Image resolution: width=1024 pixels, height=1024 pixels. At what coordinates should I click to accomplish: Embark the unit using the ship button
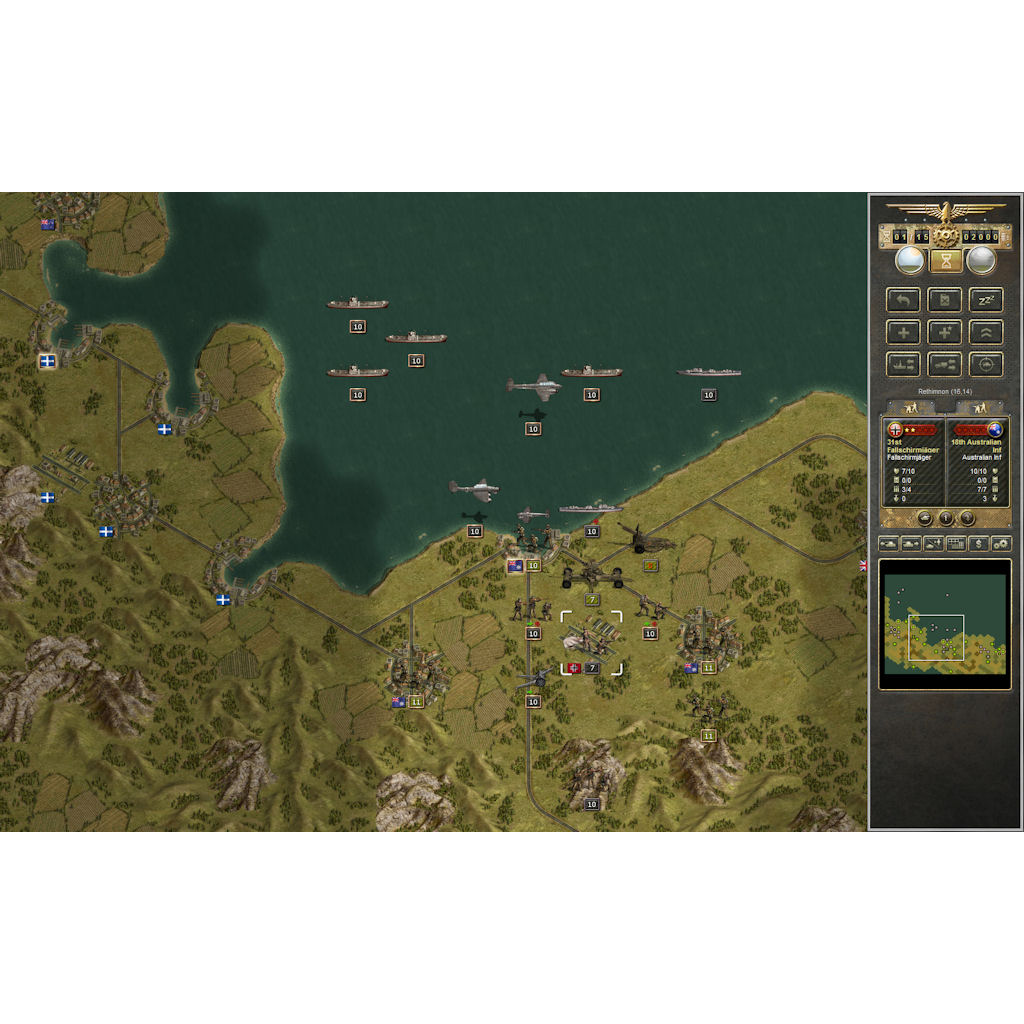903,364
